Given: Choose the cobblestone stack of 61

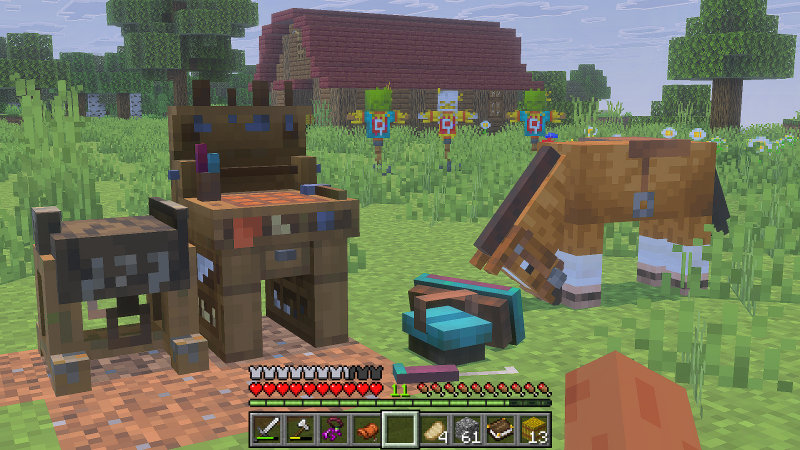Looking at the screenshot, I should 467,430.
